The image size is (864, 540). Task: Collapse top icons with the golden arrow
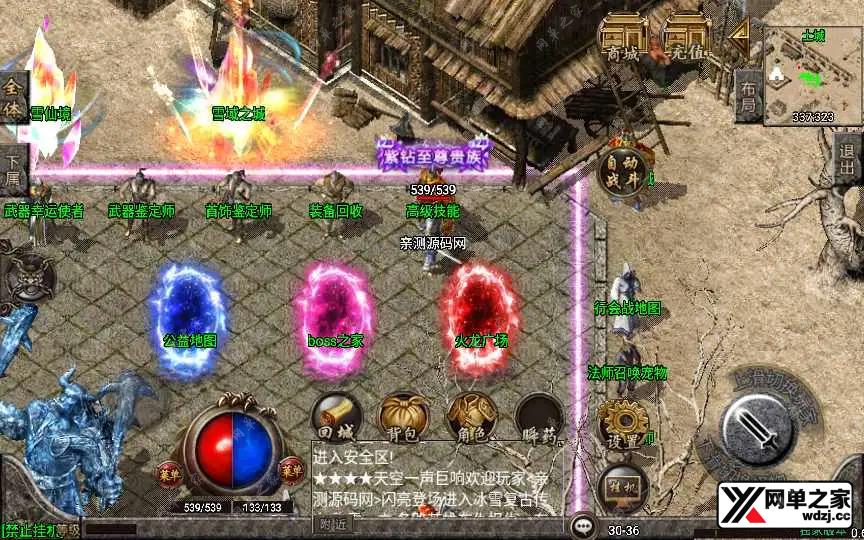coord(740,38)
